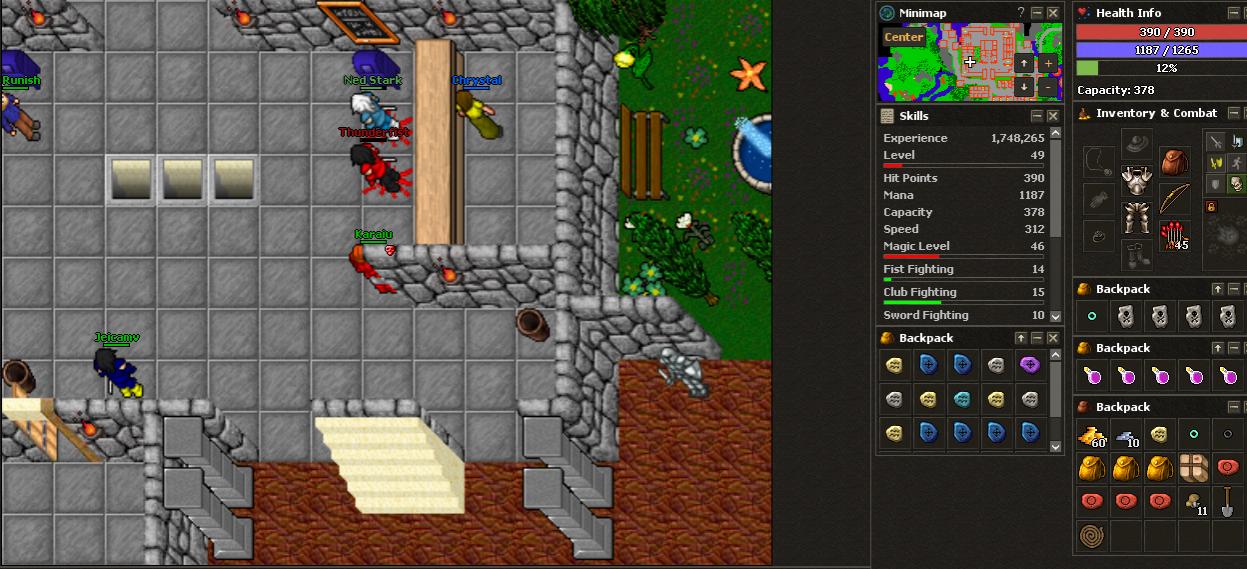
Task: Select the brown mushrooms stack of 11
Action: [1193, 502]
